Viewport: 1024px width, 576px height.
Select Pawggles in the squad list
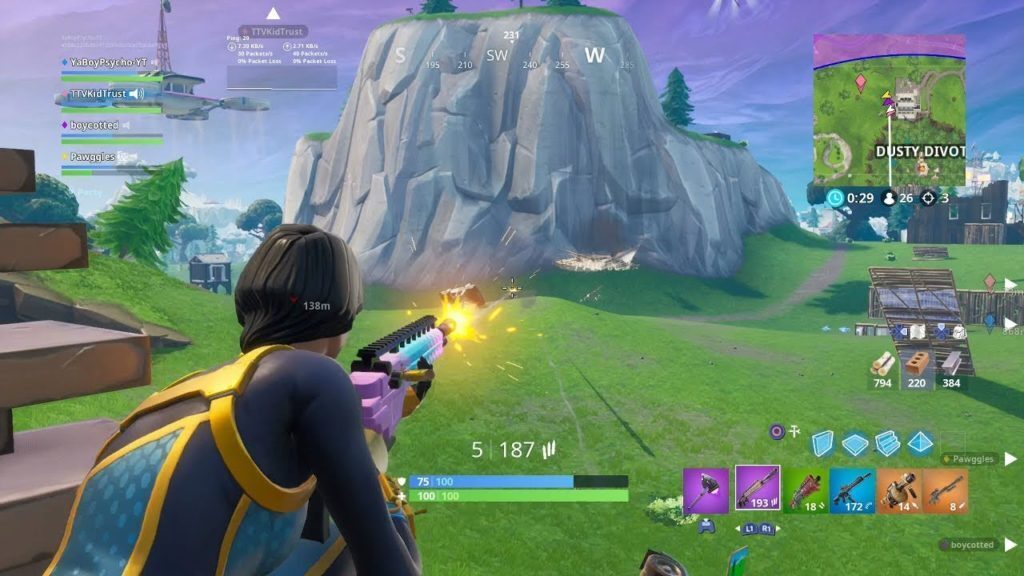[x=92, y=157]
